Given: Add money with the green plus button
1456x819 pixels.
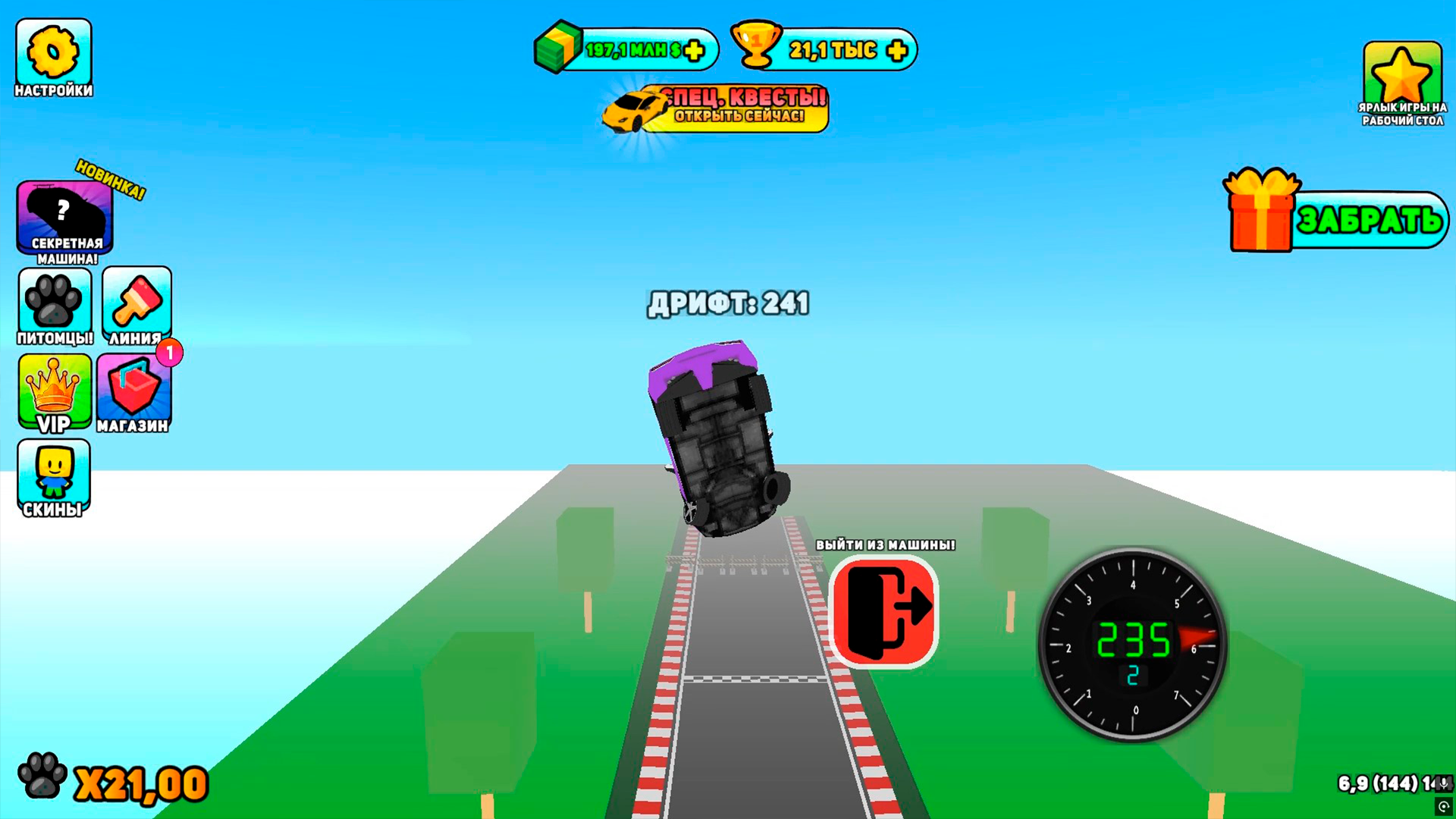Looking at the screenshot, I should (x=692, y=50).
